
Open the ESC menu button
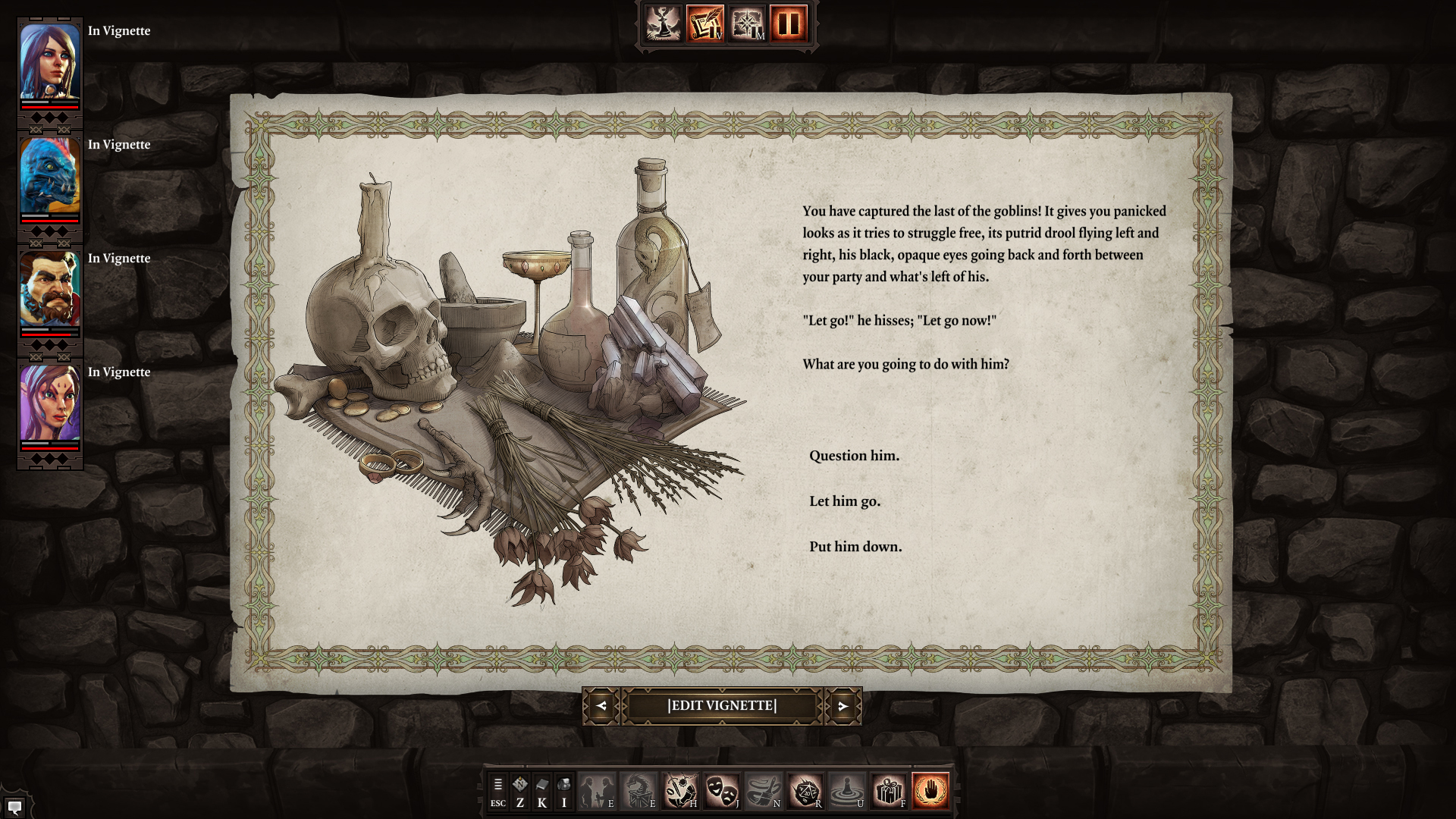[x=497, y=792]
